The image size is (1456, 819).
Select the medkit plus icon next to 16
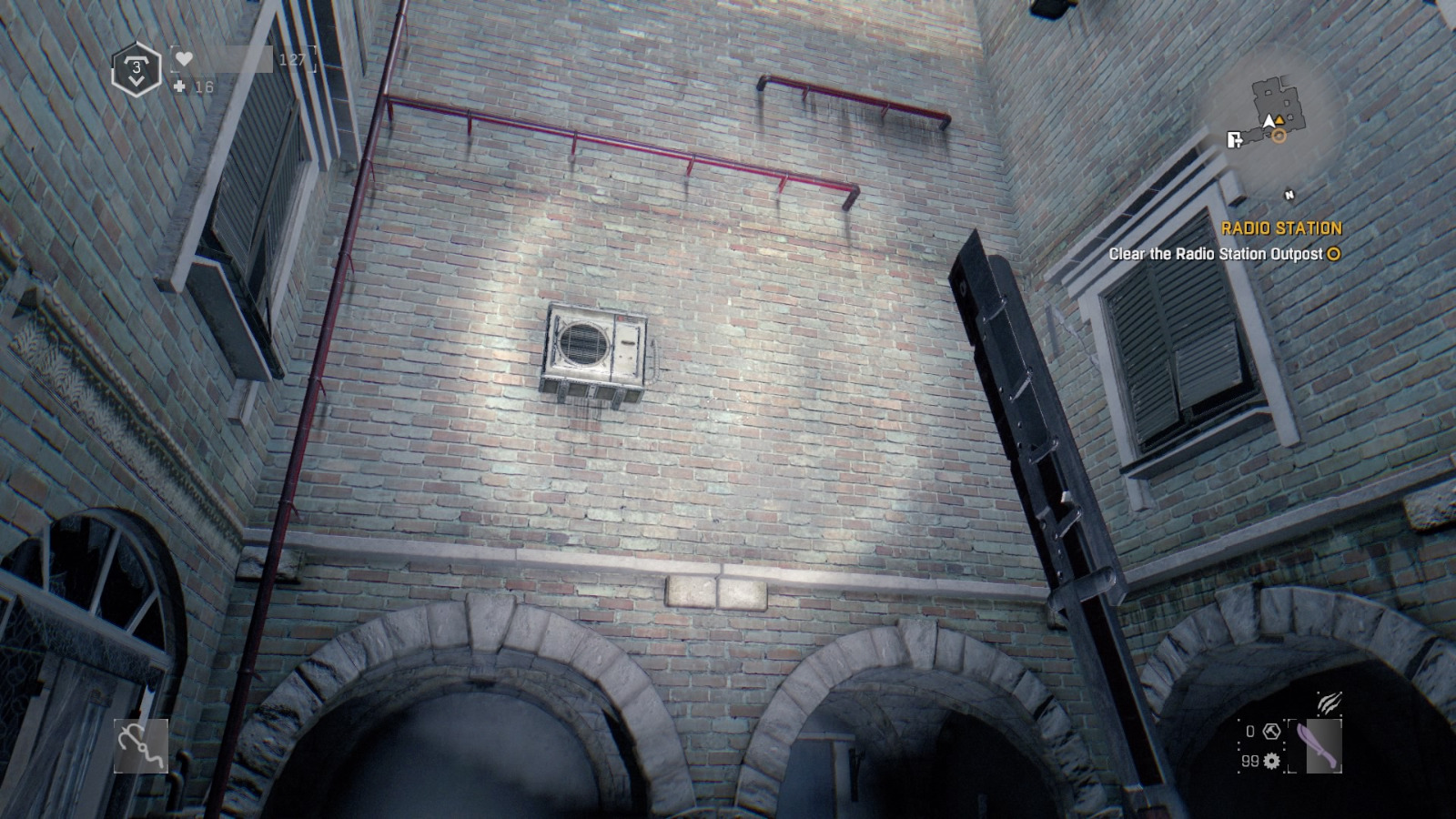179,86
